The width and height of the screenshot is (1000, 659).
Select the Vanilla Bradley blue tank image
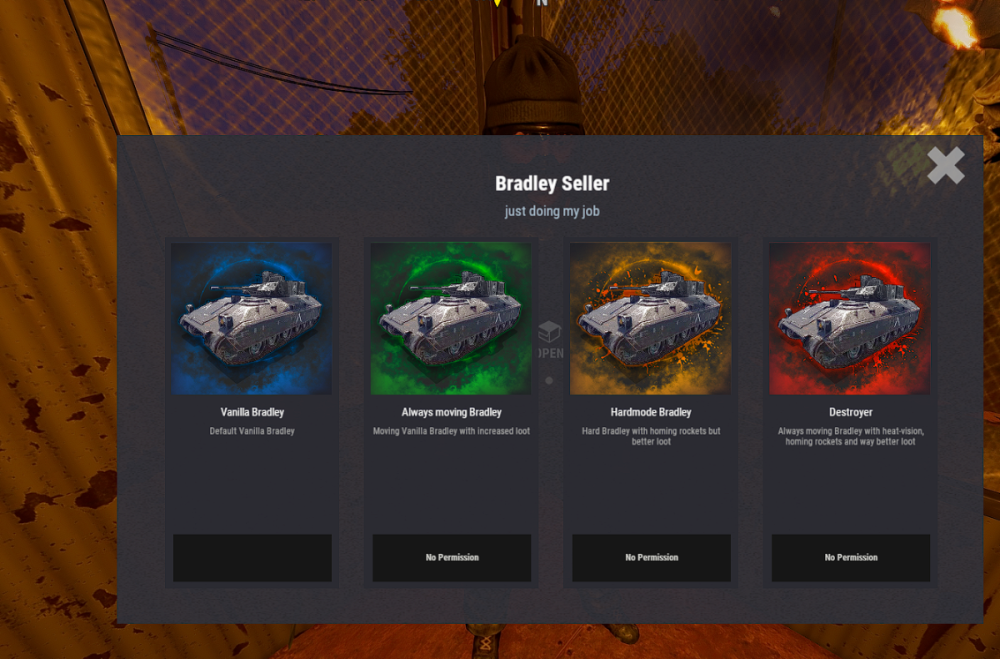click(252, 319)
